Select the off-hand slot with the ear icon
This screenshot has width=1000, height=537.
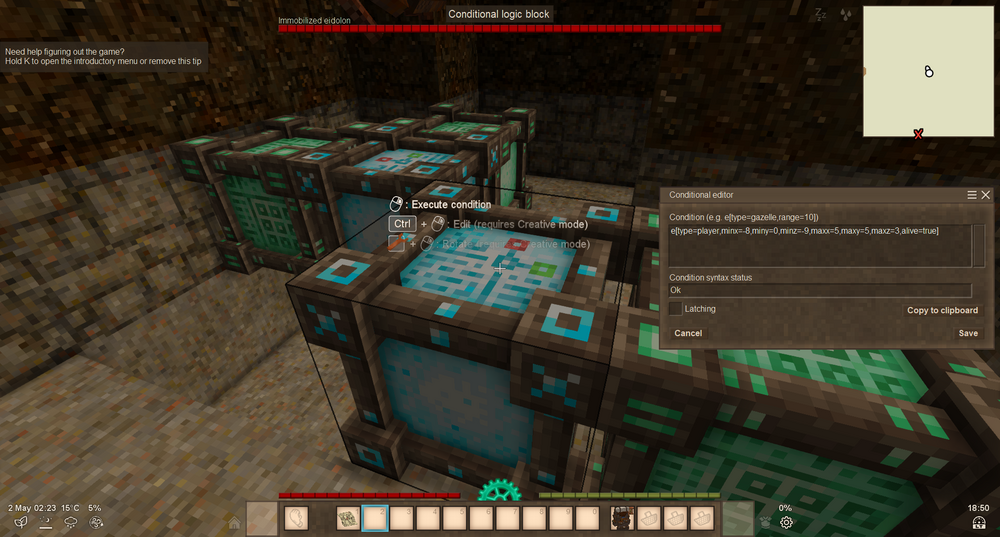[297, 518]
